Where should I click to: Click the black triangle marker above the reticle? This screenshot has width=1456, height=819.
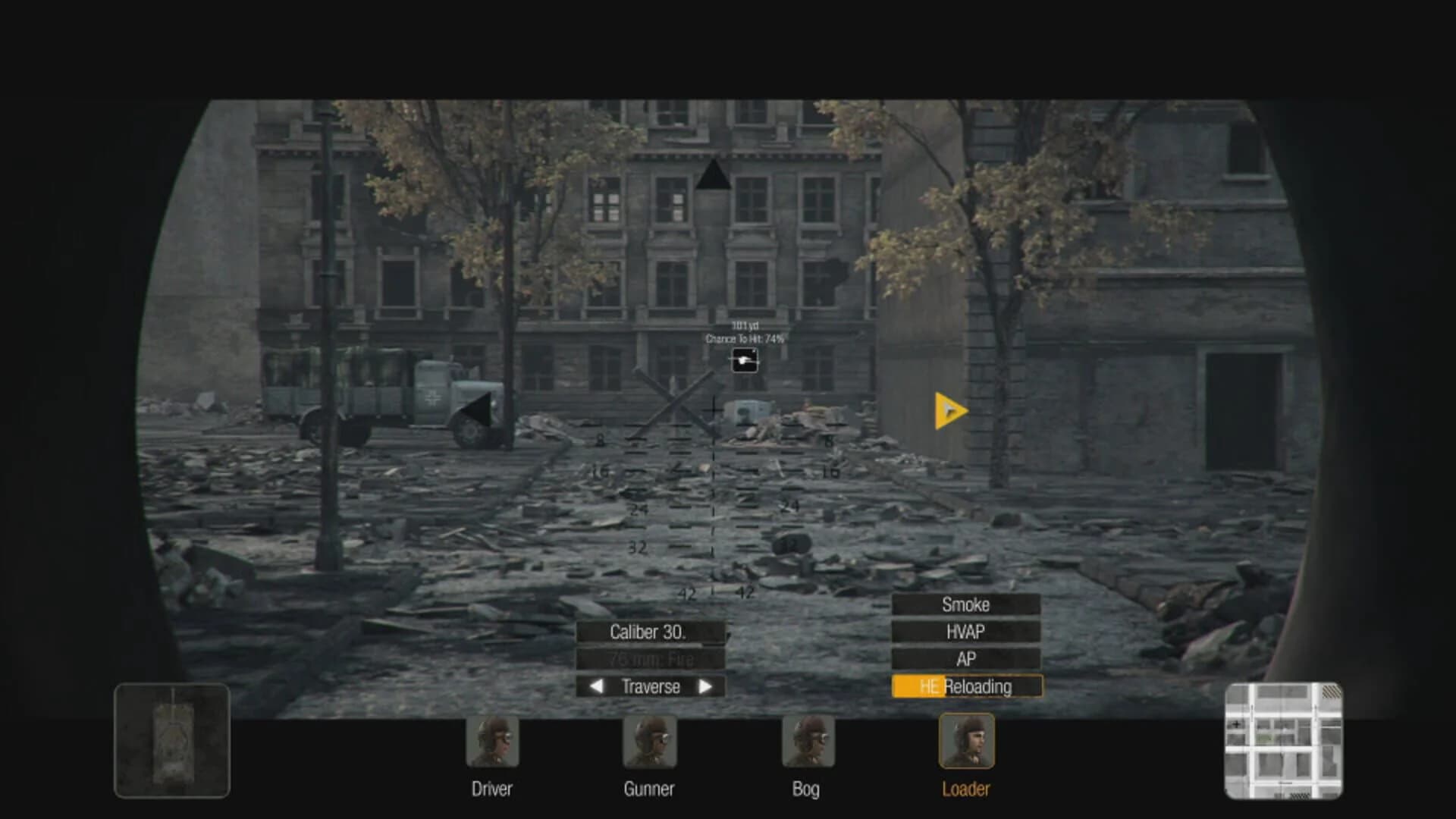point(714,176)
